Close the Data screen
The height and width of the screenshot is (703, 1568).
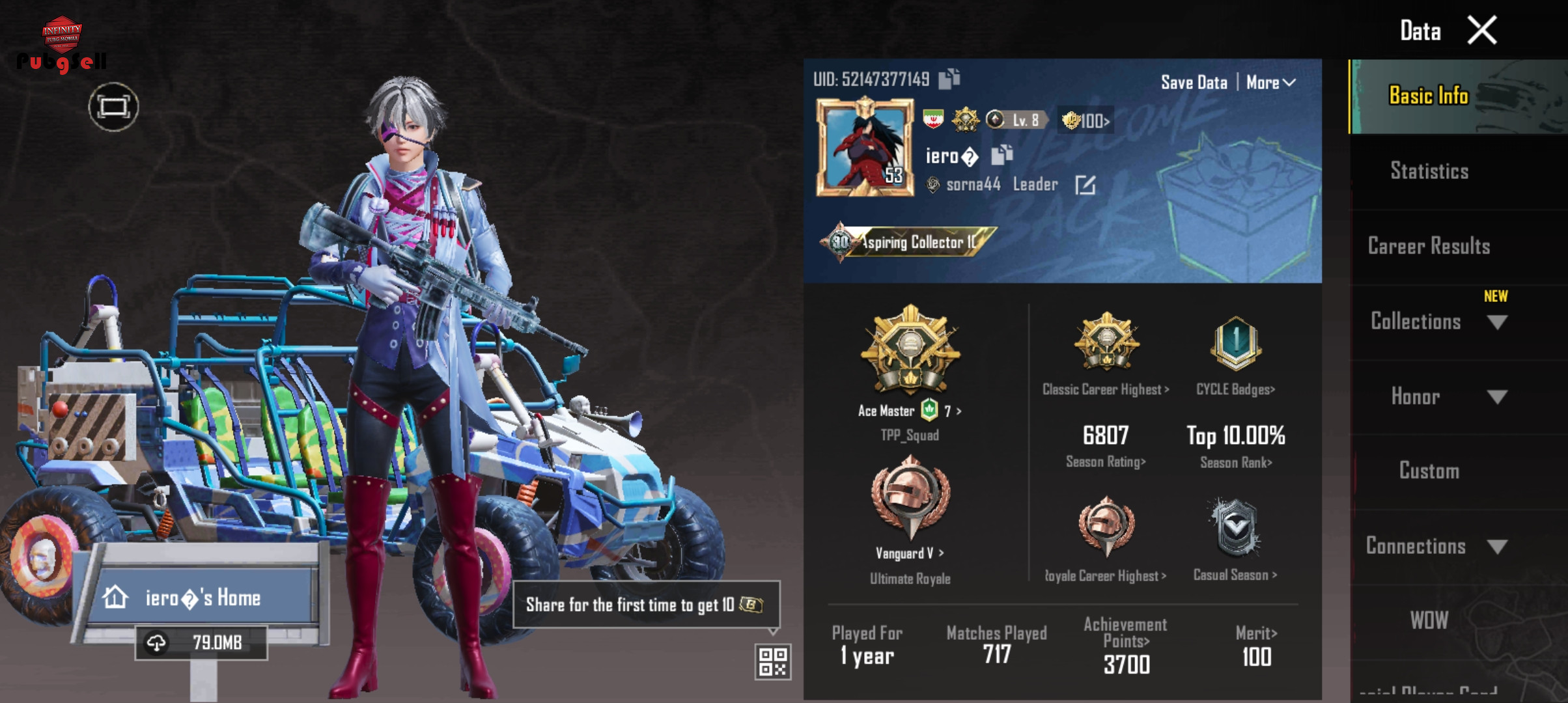[1481, 30]
